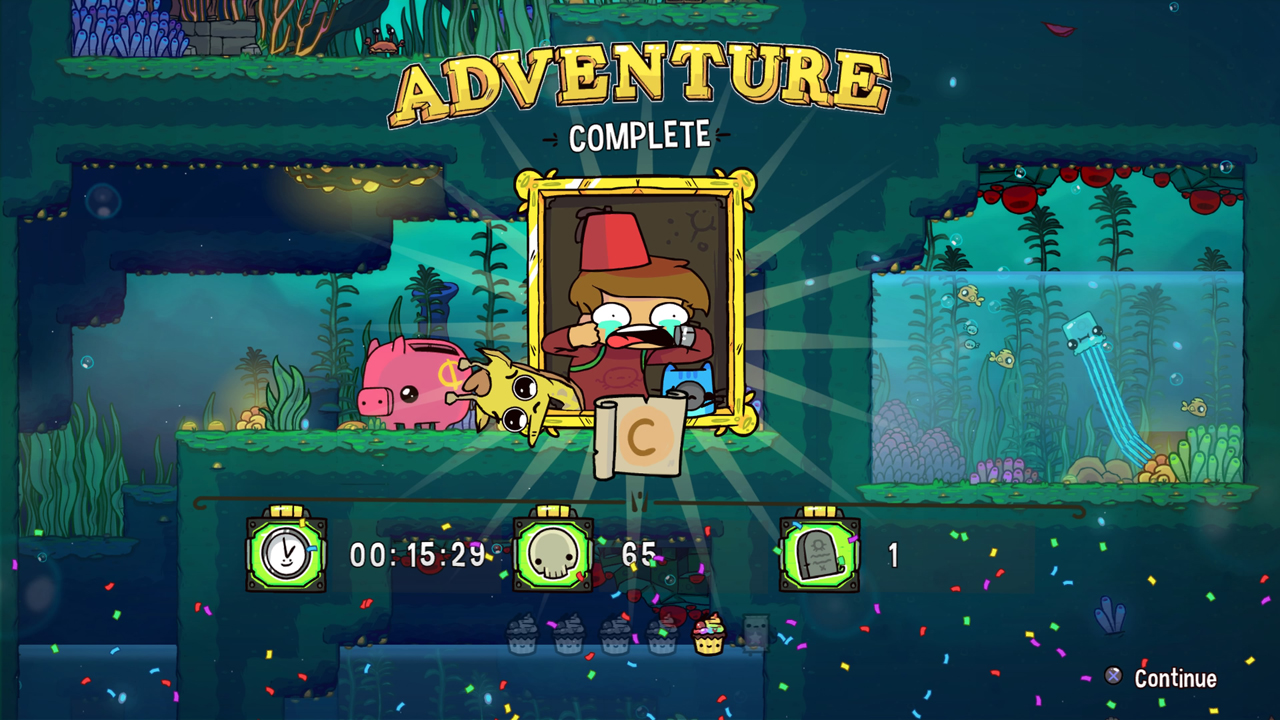The height and width of the screenshot is (720, 1280).
Task: Click the COMPLETE text label
Action: (638, 136)
